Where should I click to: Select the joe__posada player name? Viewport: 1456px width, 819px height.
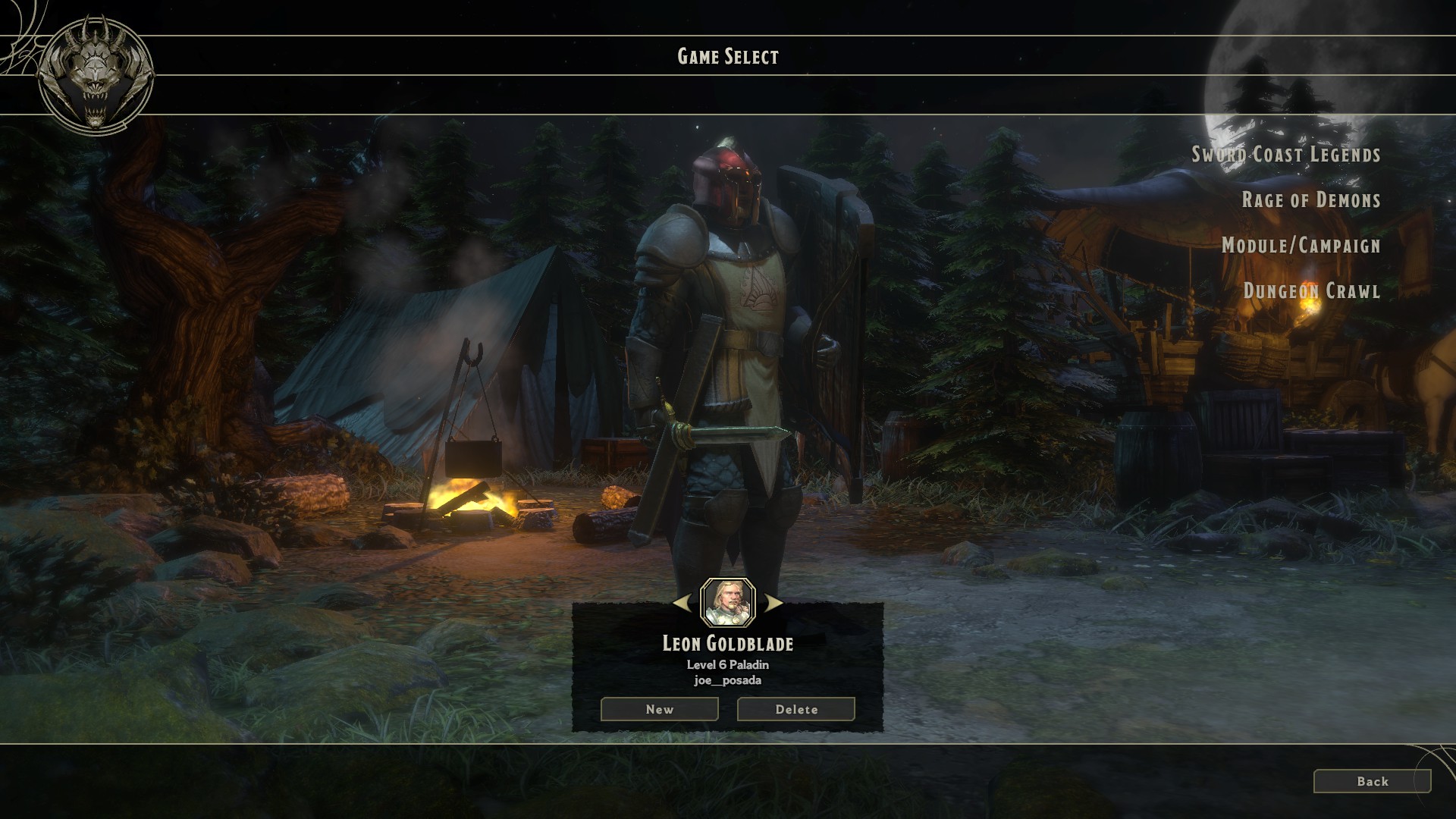click(726, 680)
